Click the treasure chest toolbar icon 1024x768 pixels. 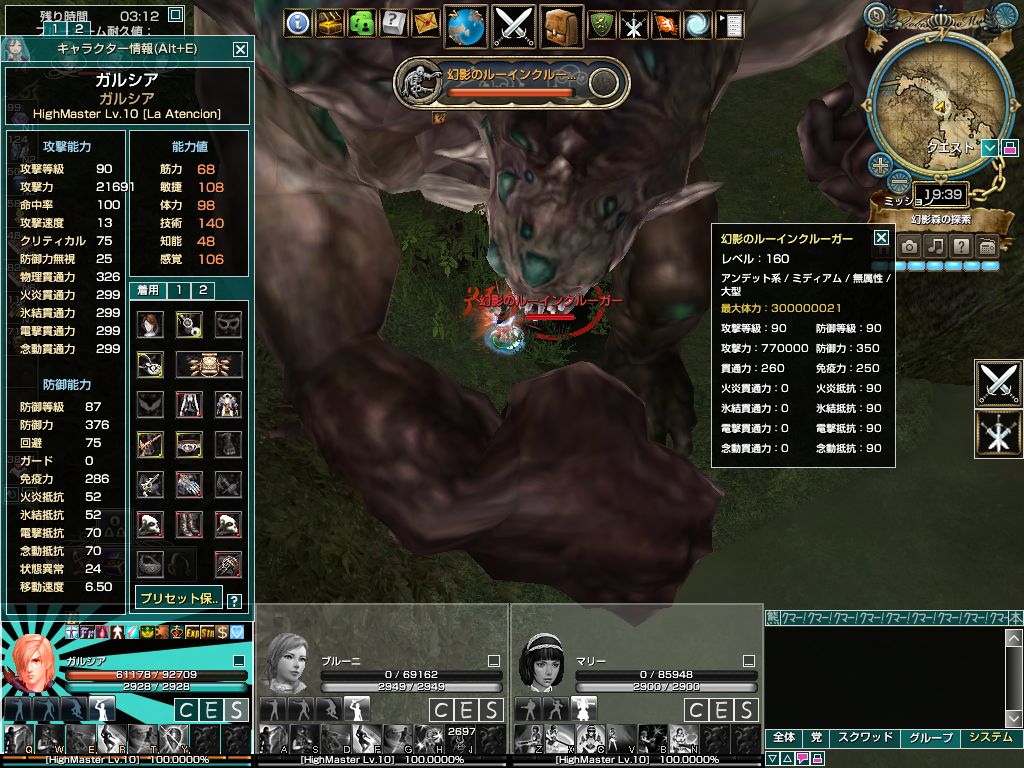[329, 23]
